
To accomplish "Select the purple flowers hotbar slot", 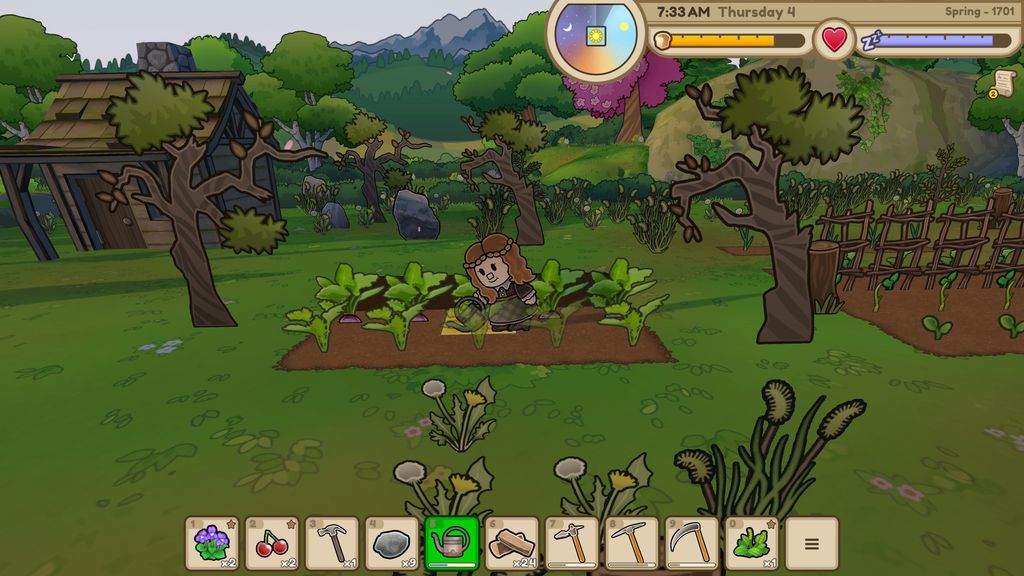I will pos(212,543).
